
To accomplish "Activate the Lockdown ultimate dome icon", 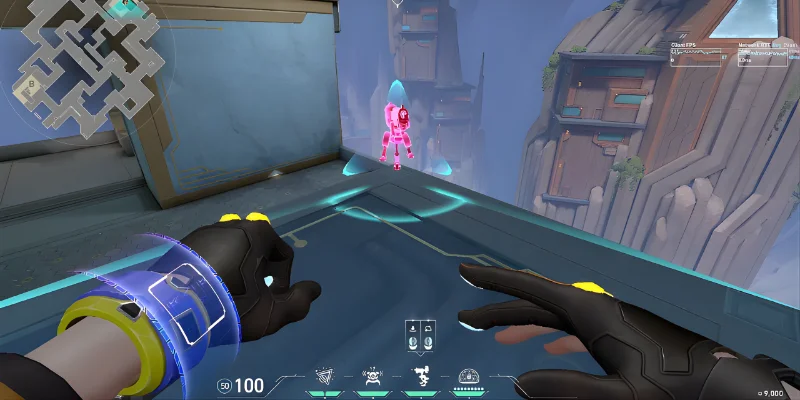I will (467, 377).
